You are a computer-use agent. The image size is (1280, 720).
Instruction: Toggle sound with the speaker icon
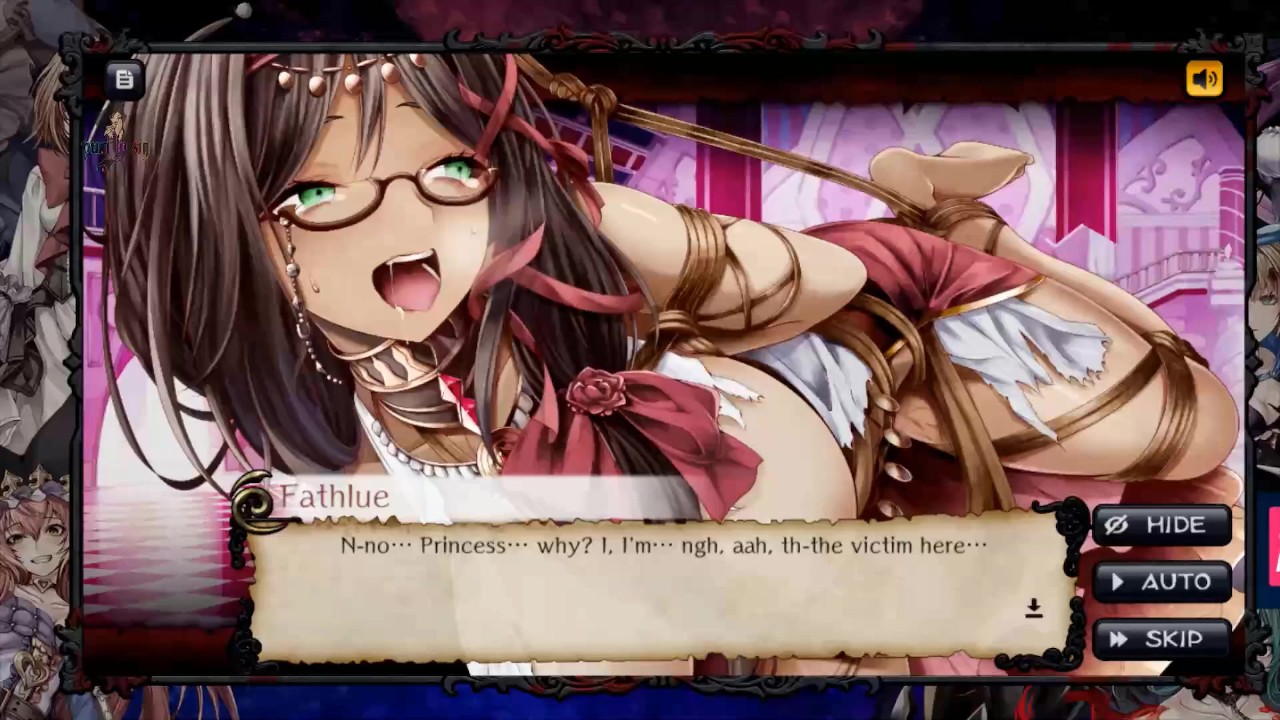point(1204,79)
